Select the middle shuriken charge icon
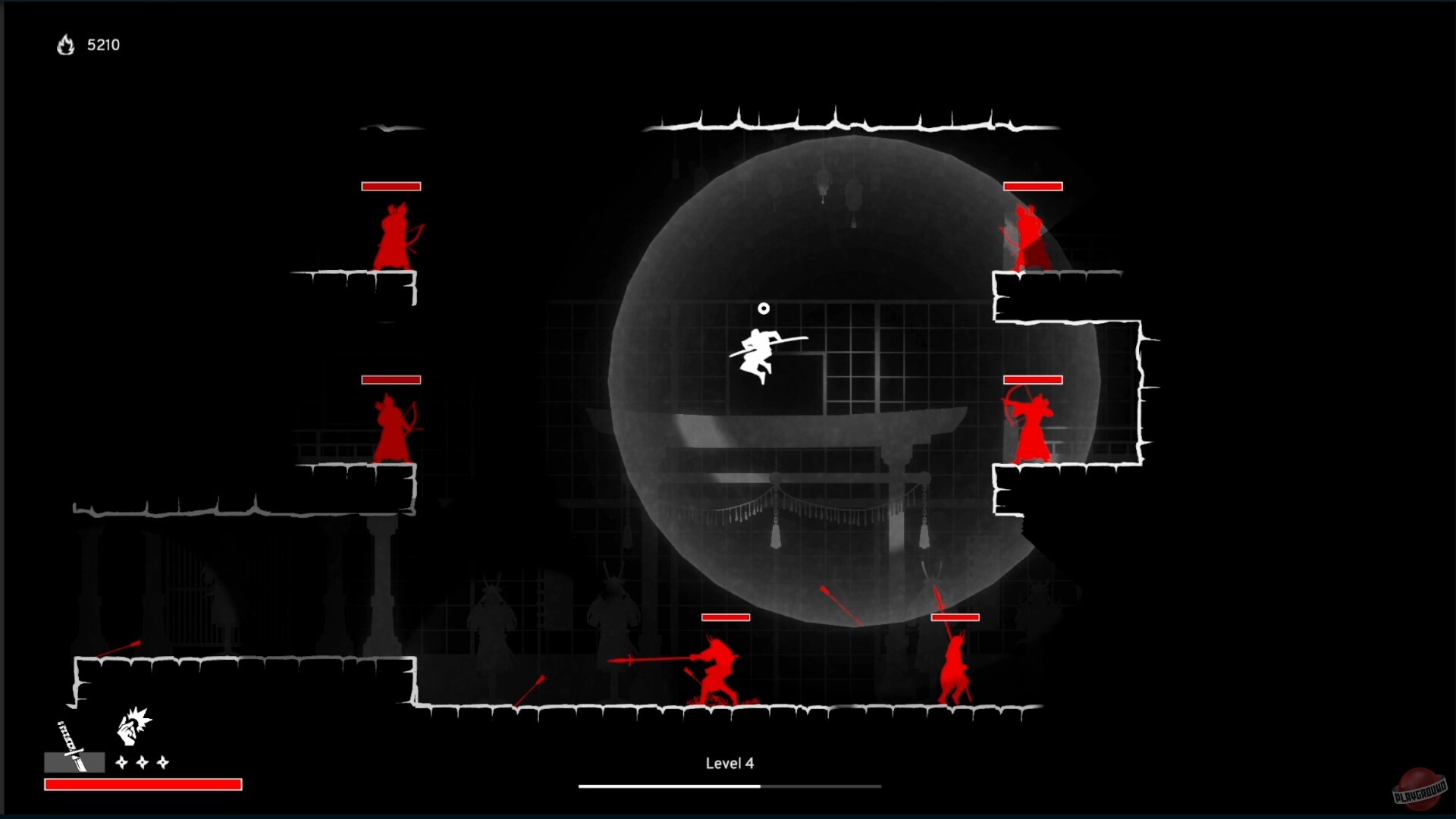 click(142, 761)
